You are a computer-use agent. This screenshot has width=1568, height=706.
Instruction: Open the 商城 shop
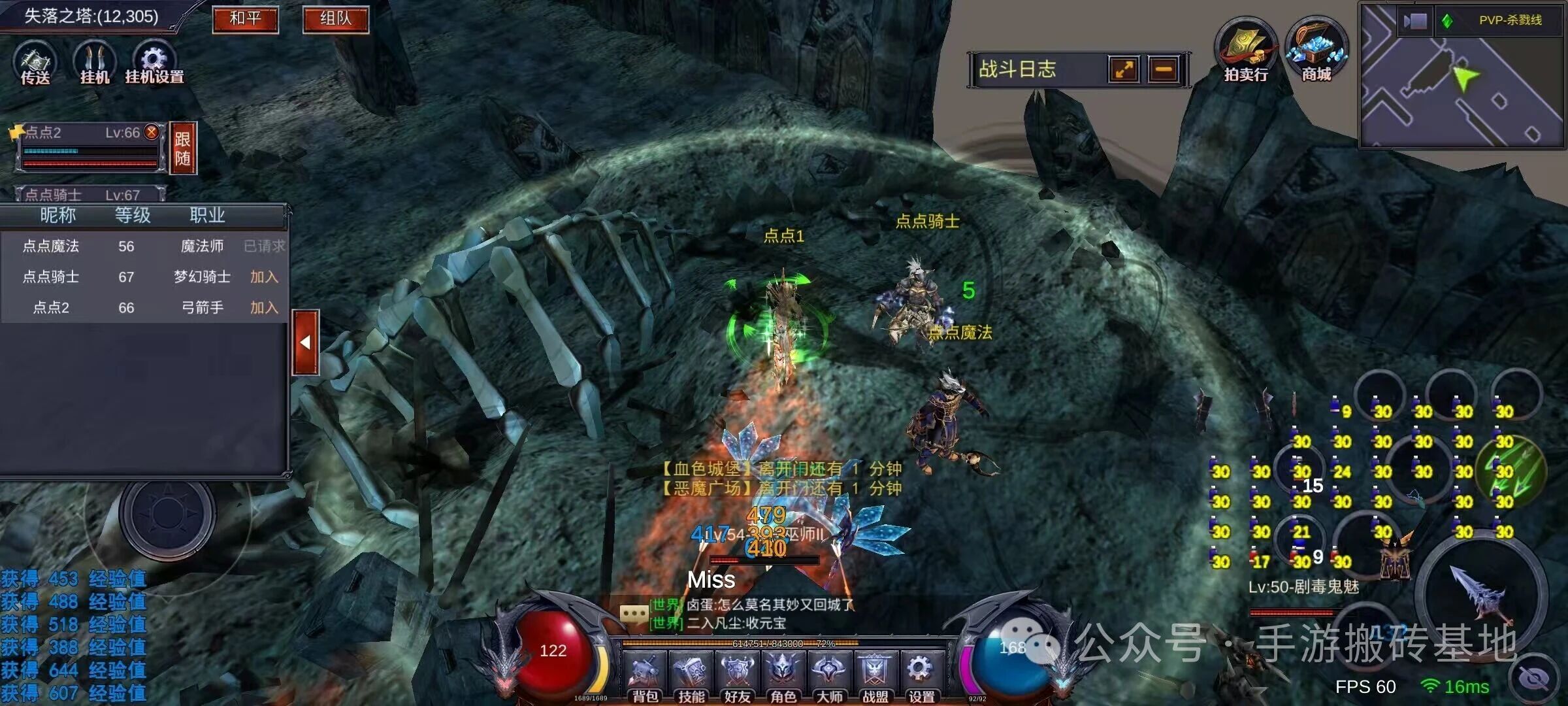pyautogui.click(x=1316, y=51)
